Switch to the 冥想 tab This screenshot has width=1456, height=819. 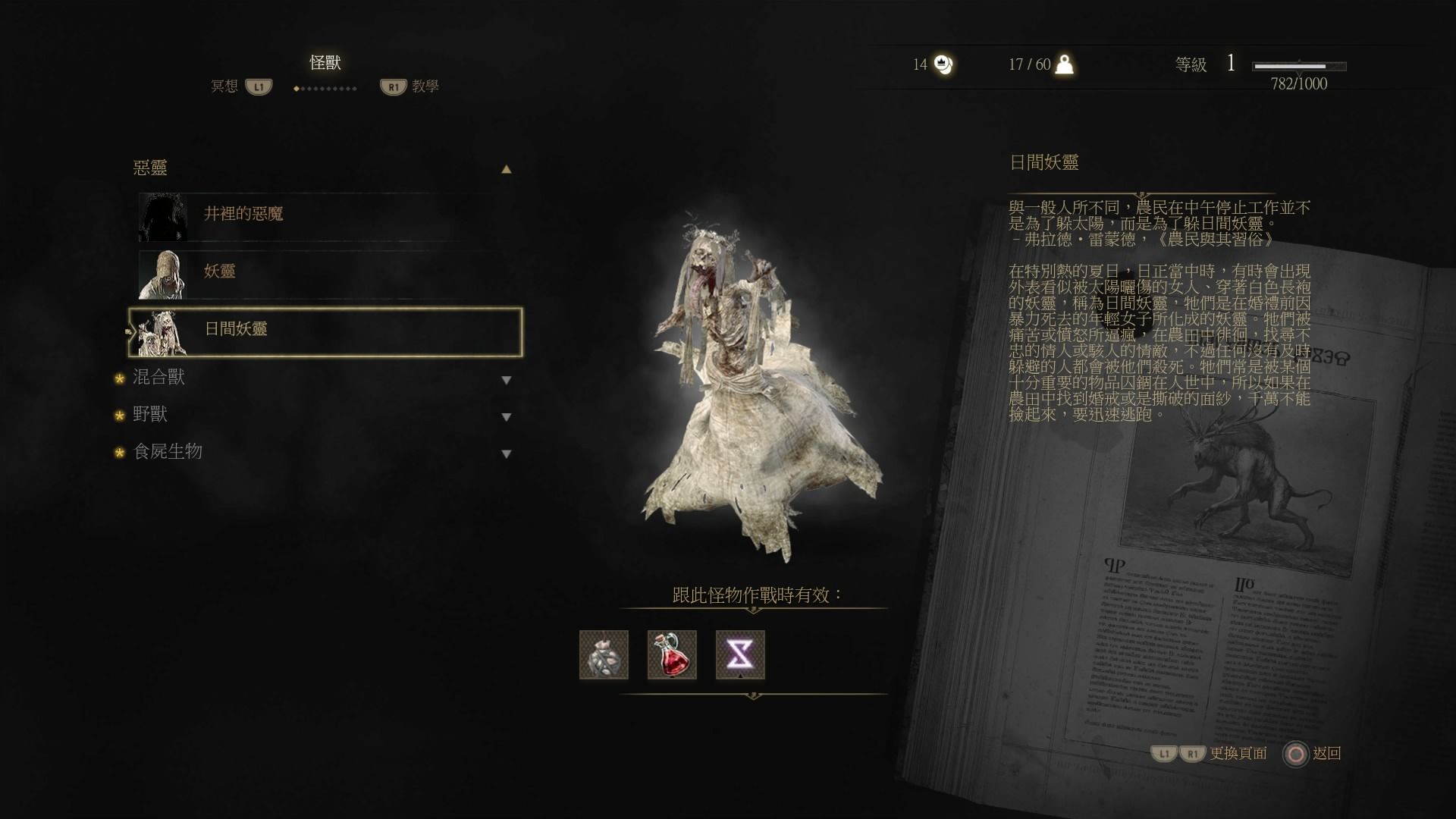224,86
